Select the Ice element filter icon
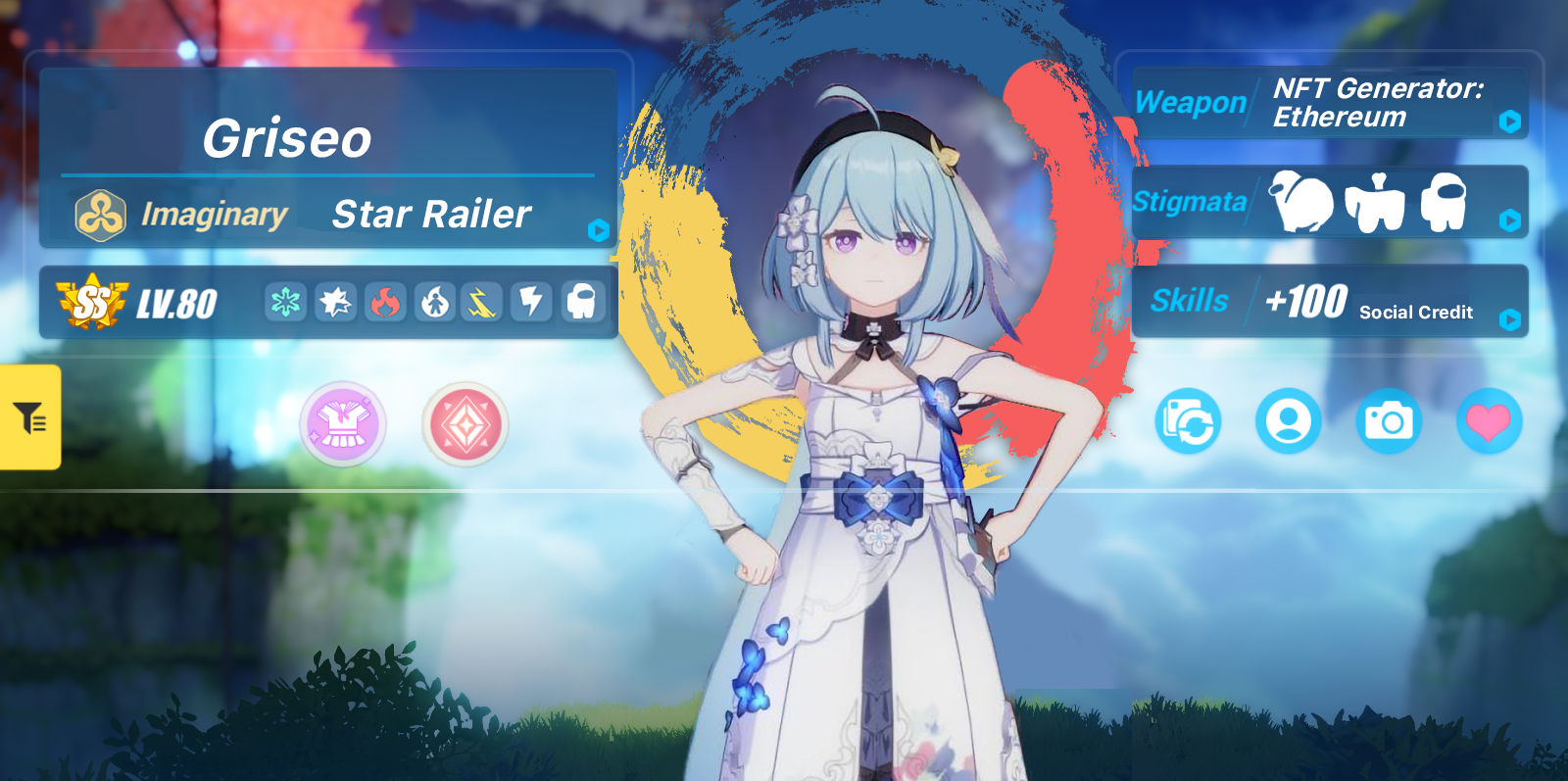Viewport: 1568px width, 781px height. coord(283,302)
